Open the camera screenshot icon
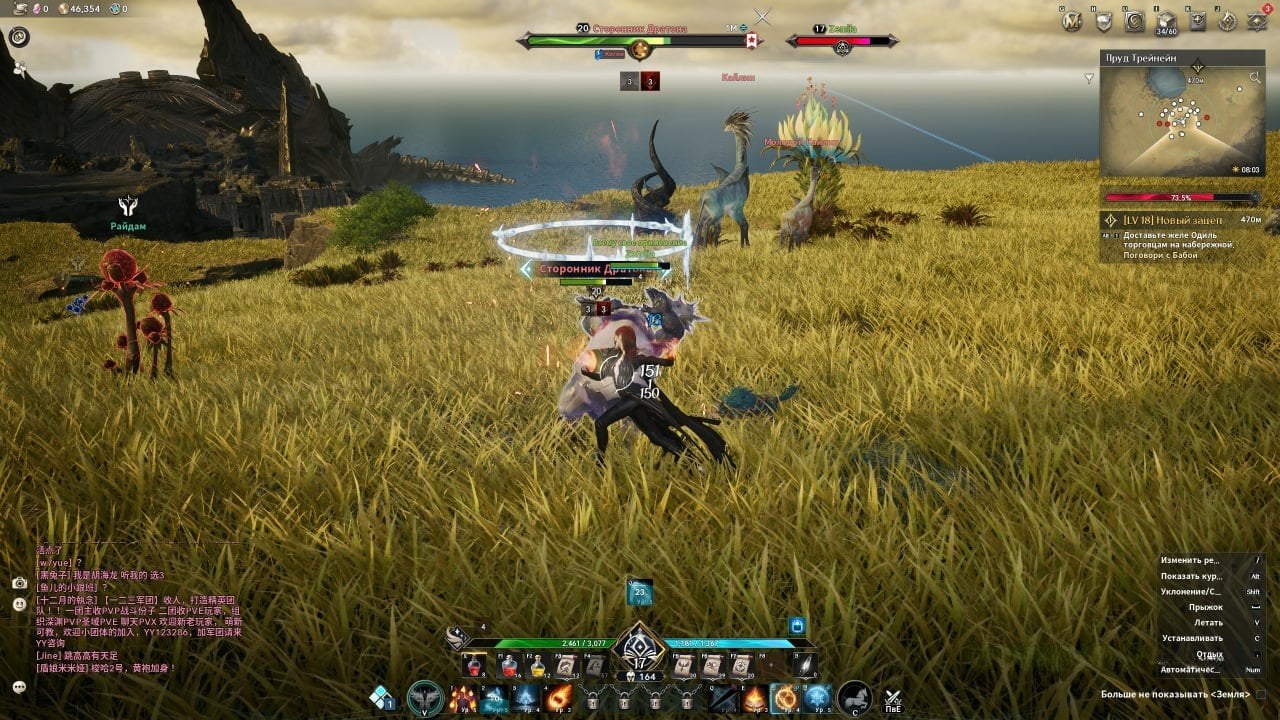The width and height of the screenshot is (1280, 720). coord(19,582)
